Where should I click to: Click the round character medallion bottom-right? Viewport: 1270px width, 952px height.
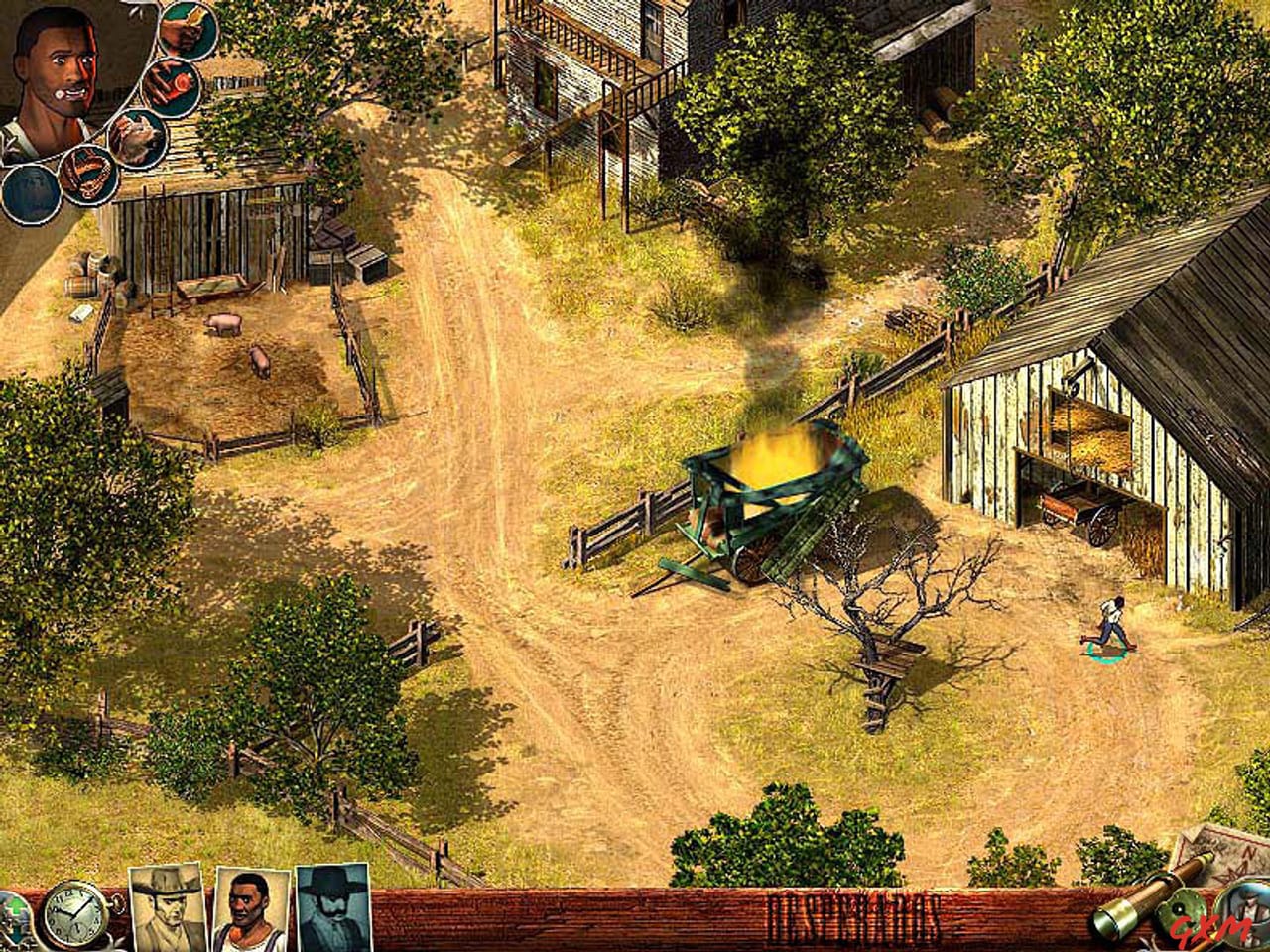point(1247,911)
